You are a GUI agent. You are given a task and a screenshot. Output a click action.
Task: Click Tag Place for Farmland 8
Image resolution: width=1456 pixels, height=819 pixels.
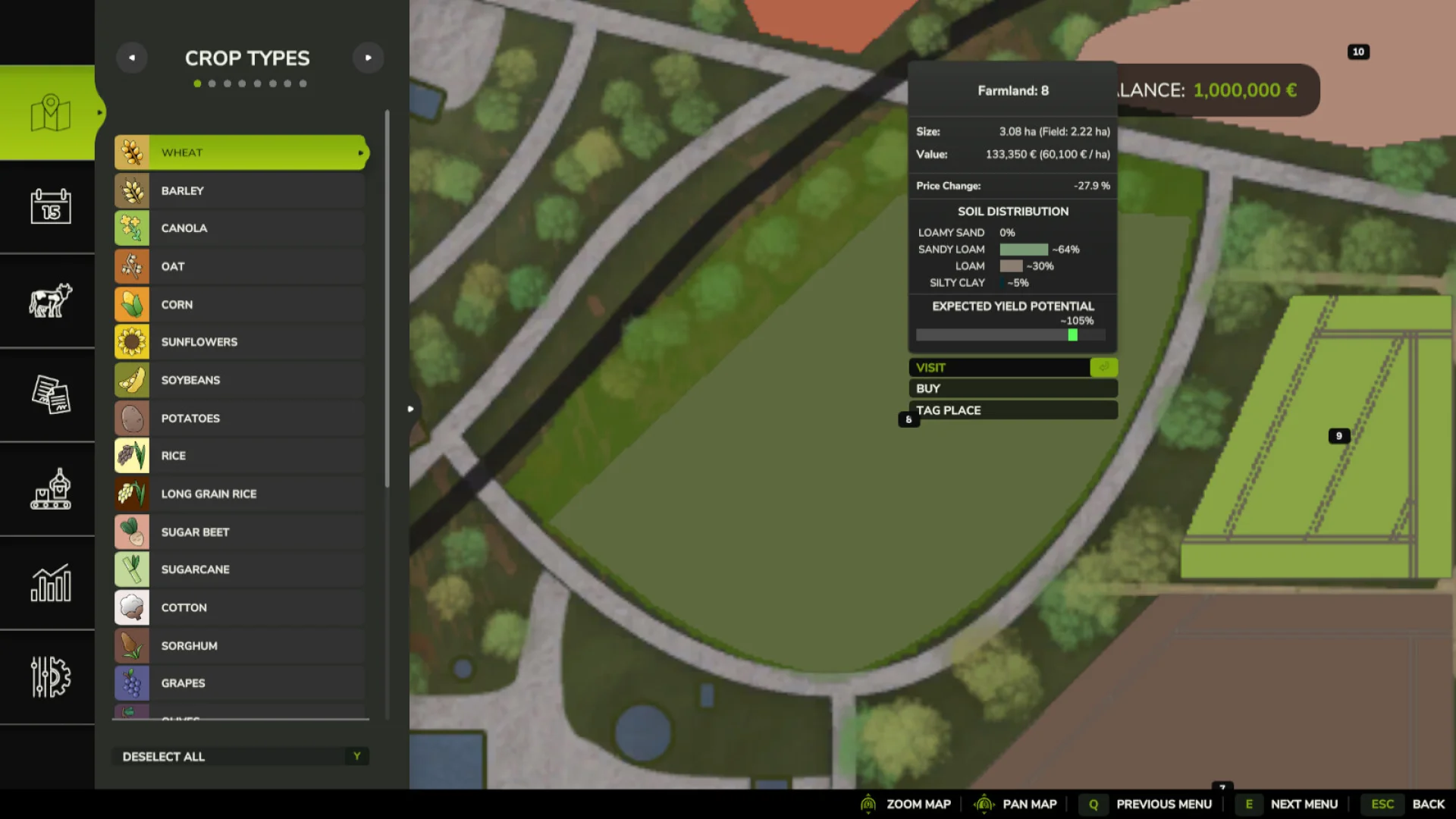tap(1012, 409)
